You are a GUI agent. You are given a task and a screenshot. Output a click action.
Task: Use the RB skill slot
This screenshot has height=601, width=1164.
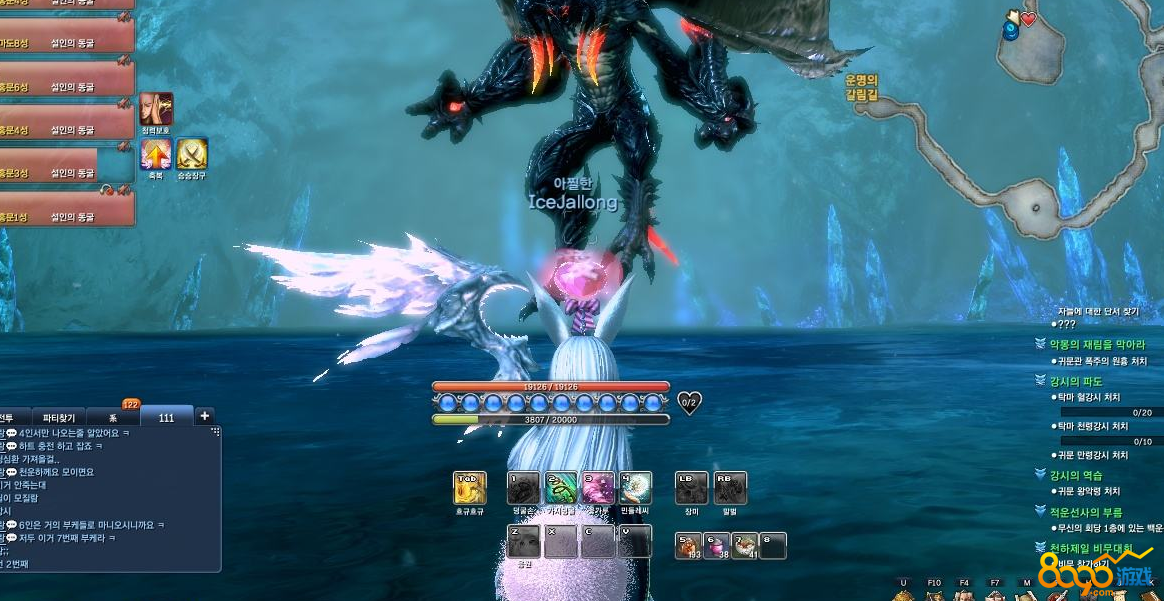(729, 488)
